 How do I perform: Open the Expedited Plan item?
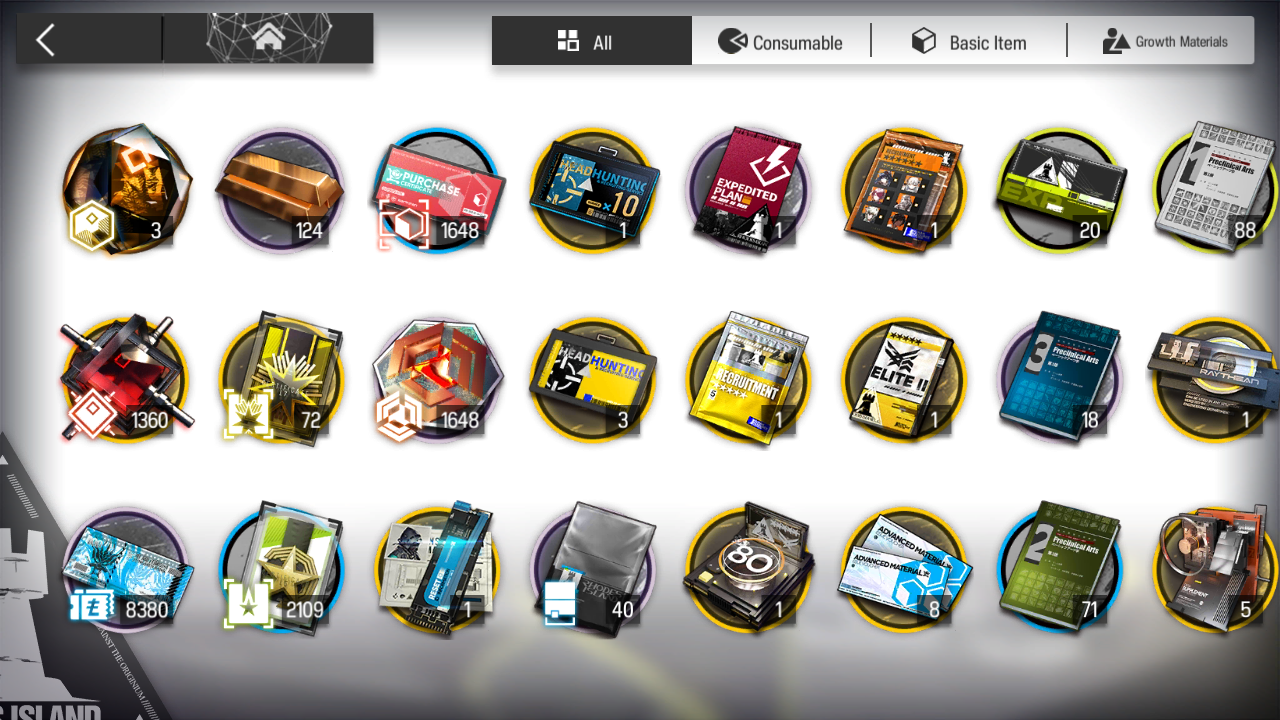pyautogui.click(x=752, y=190)
